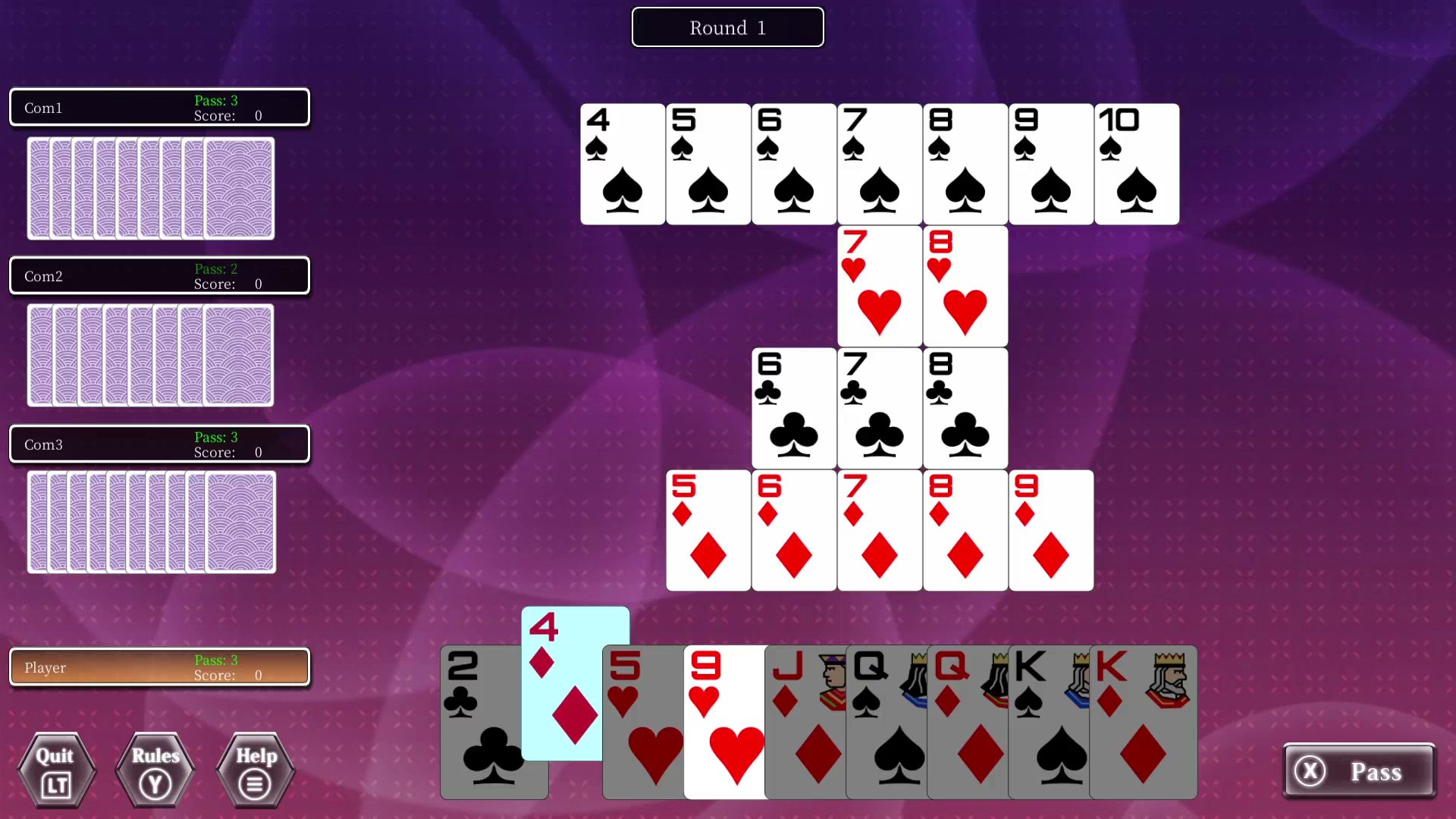Click the 9 of diamonds on the table
The width and height of the screenshot is (1456, 819).
[1050, 530]
